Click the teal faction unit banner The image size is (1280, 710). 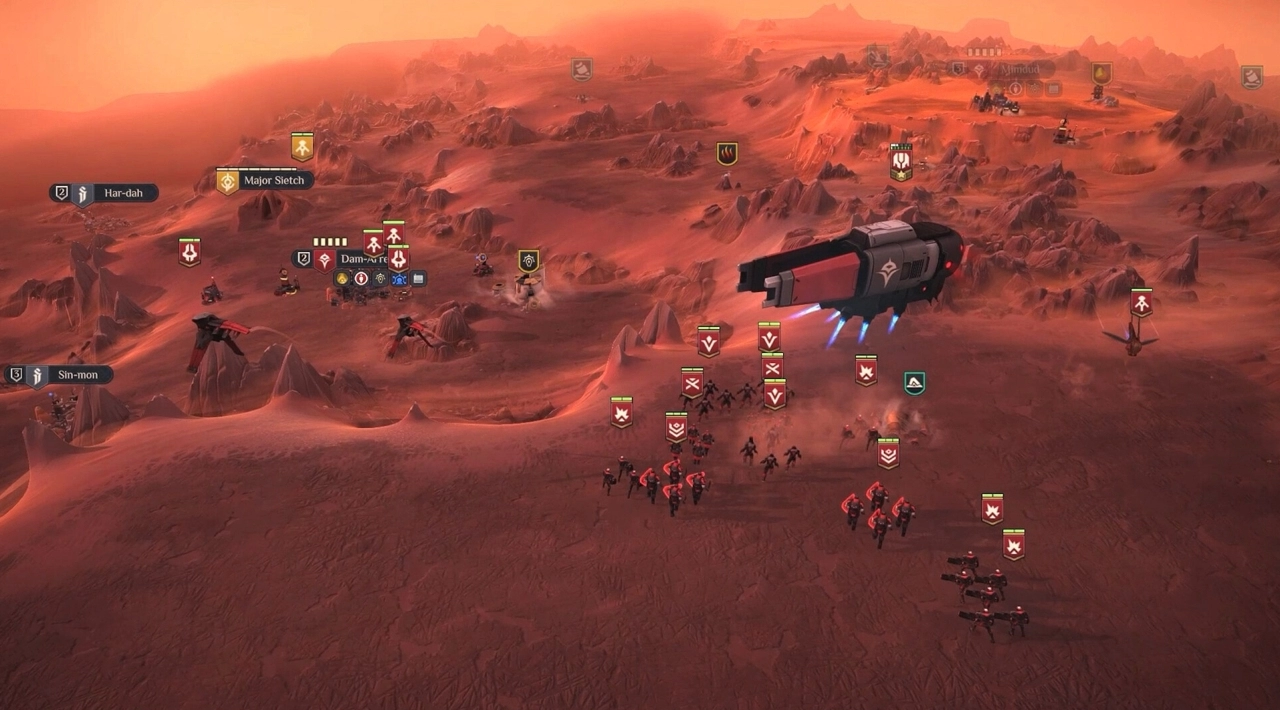tap(914, 383)
